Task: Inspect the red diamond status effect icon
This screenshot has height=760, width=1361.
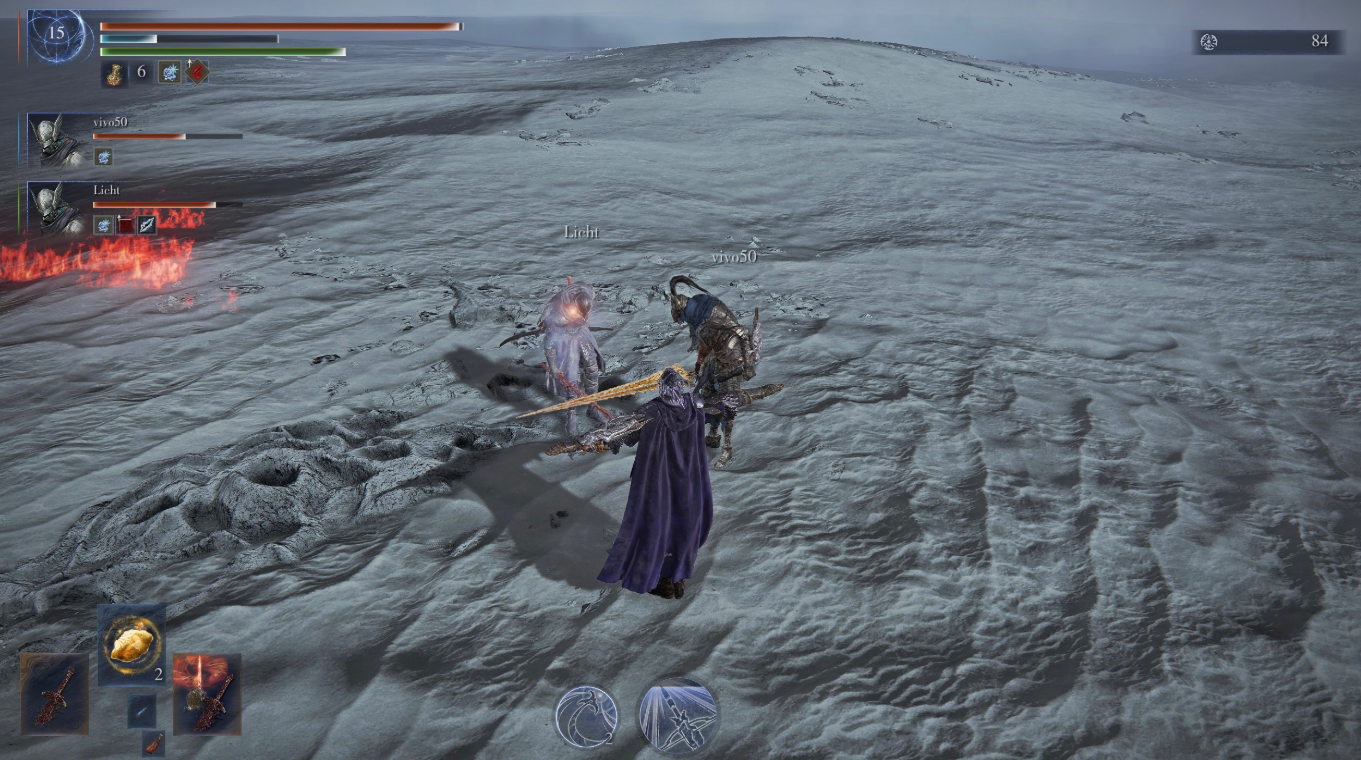Action: click(x=198, y=72)
